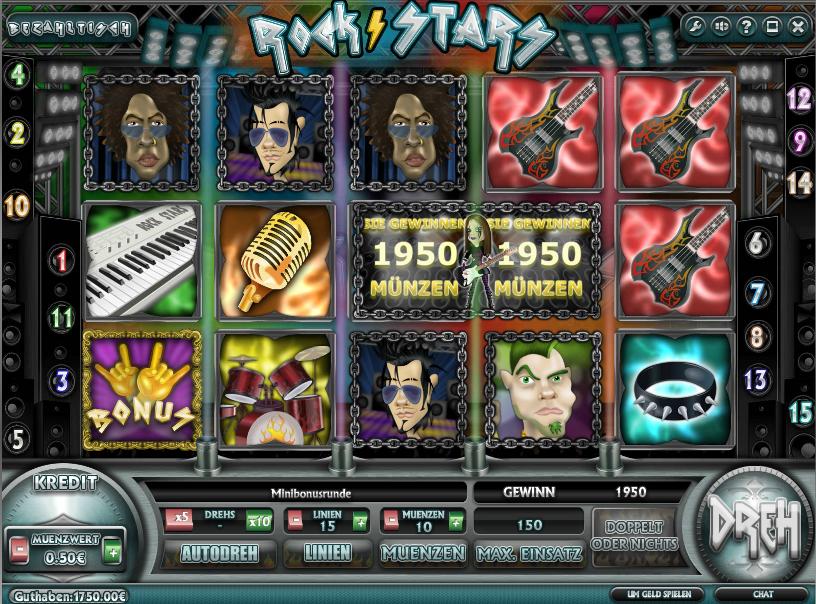Add coins with the Muenzen plus

pos(456,520)
